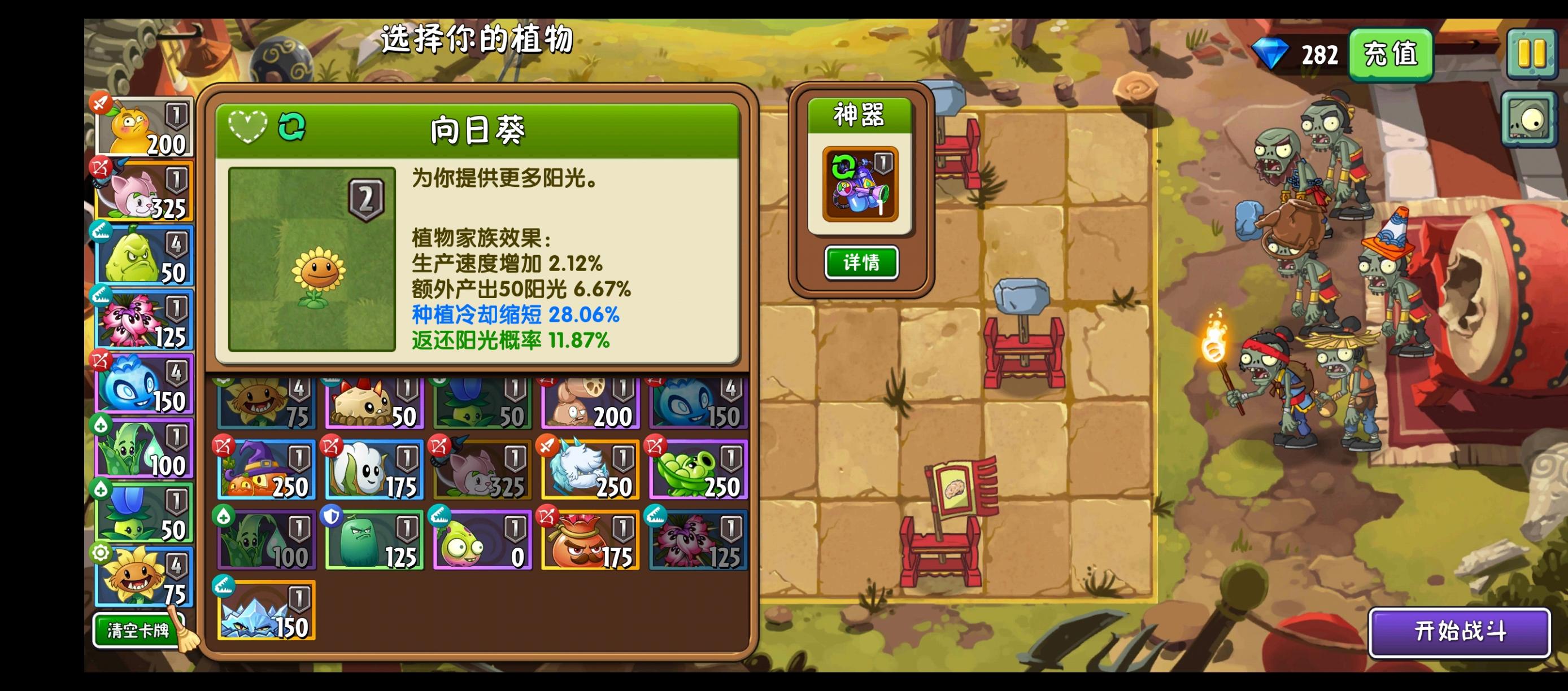Select the mustached 175-cost fruit card
Image resolution: width=1568 pixels, height=691 pixels.
point(590,539)
